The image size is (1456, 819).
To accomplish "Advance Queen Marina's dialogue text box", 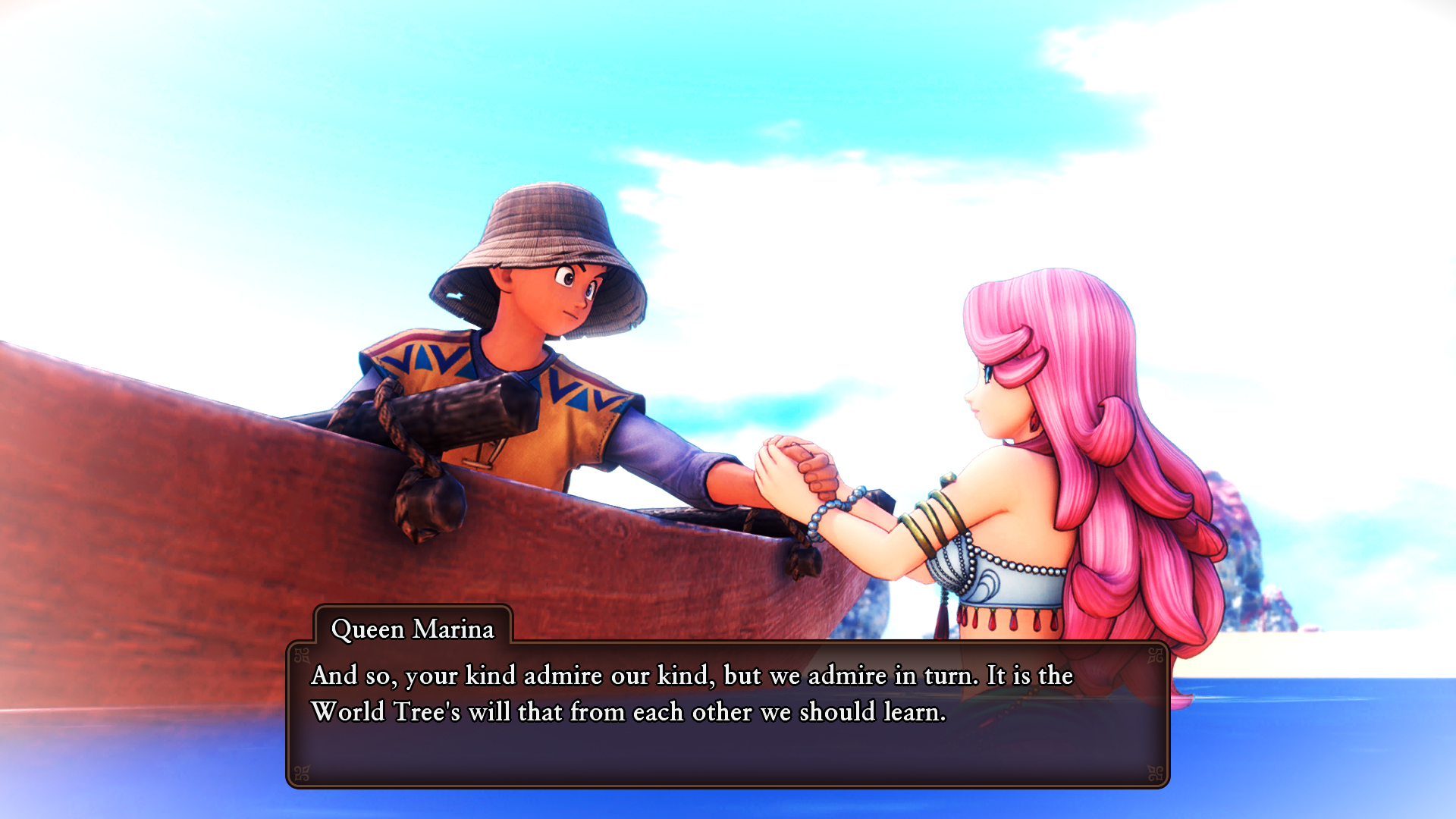I will point(728,714).
